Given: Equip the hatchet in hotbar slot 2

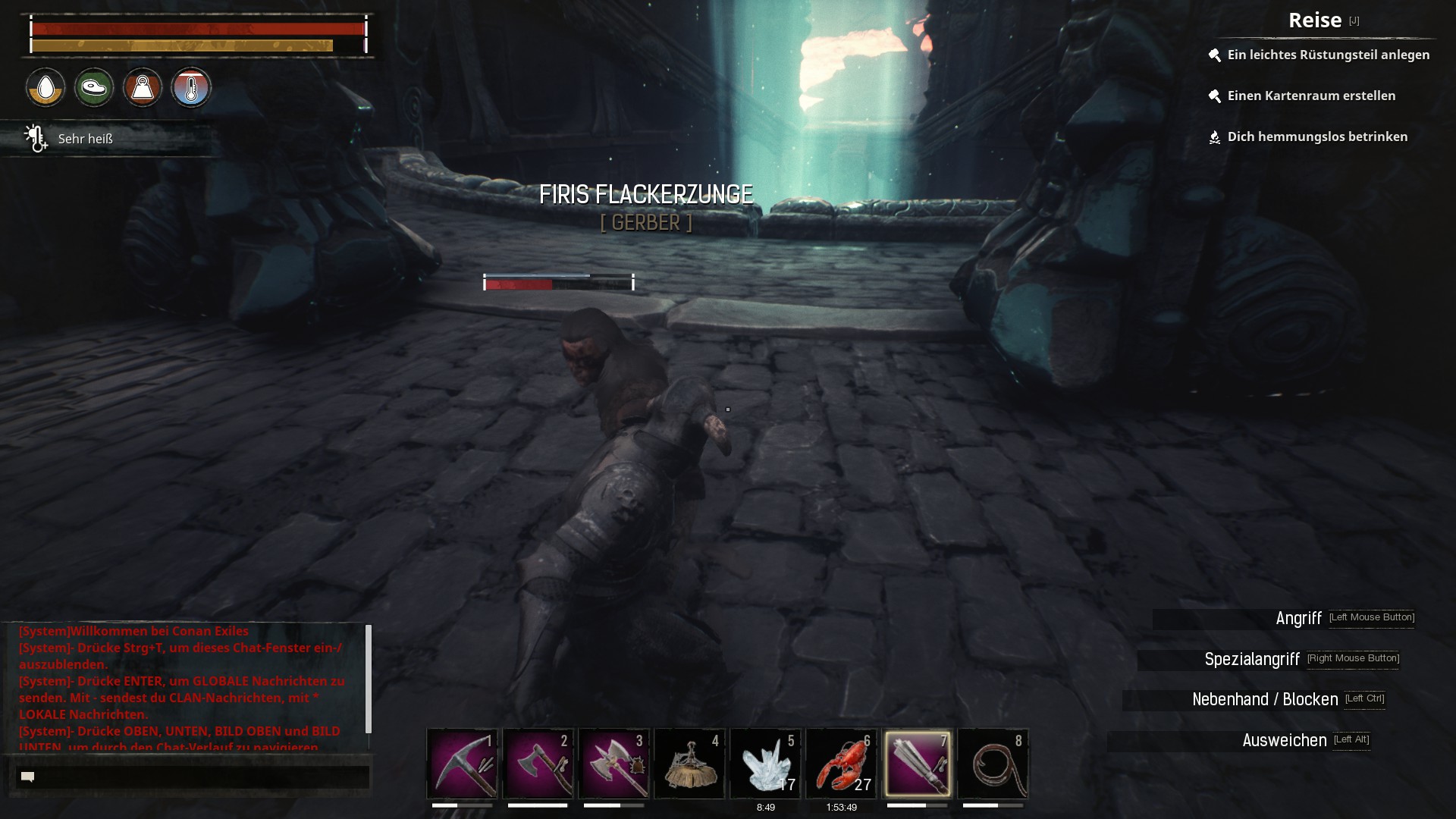Looking at the screenshot, I should [538, 763].
